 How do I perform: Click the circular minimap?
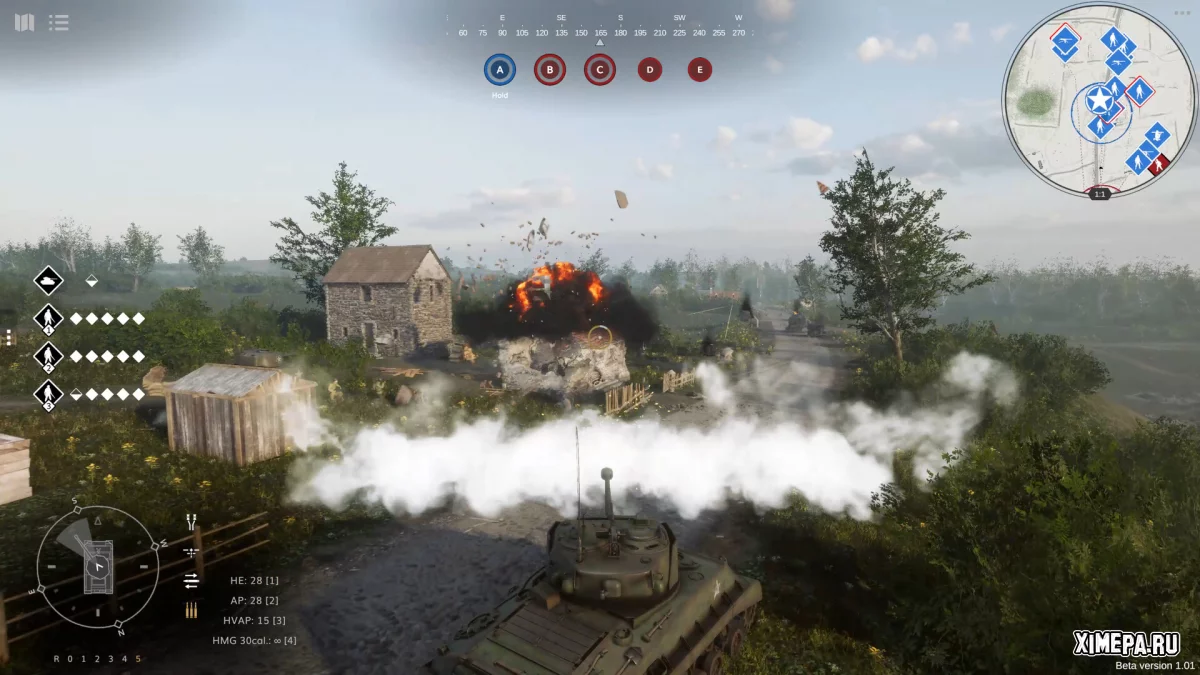coord(1099,98)
